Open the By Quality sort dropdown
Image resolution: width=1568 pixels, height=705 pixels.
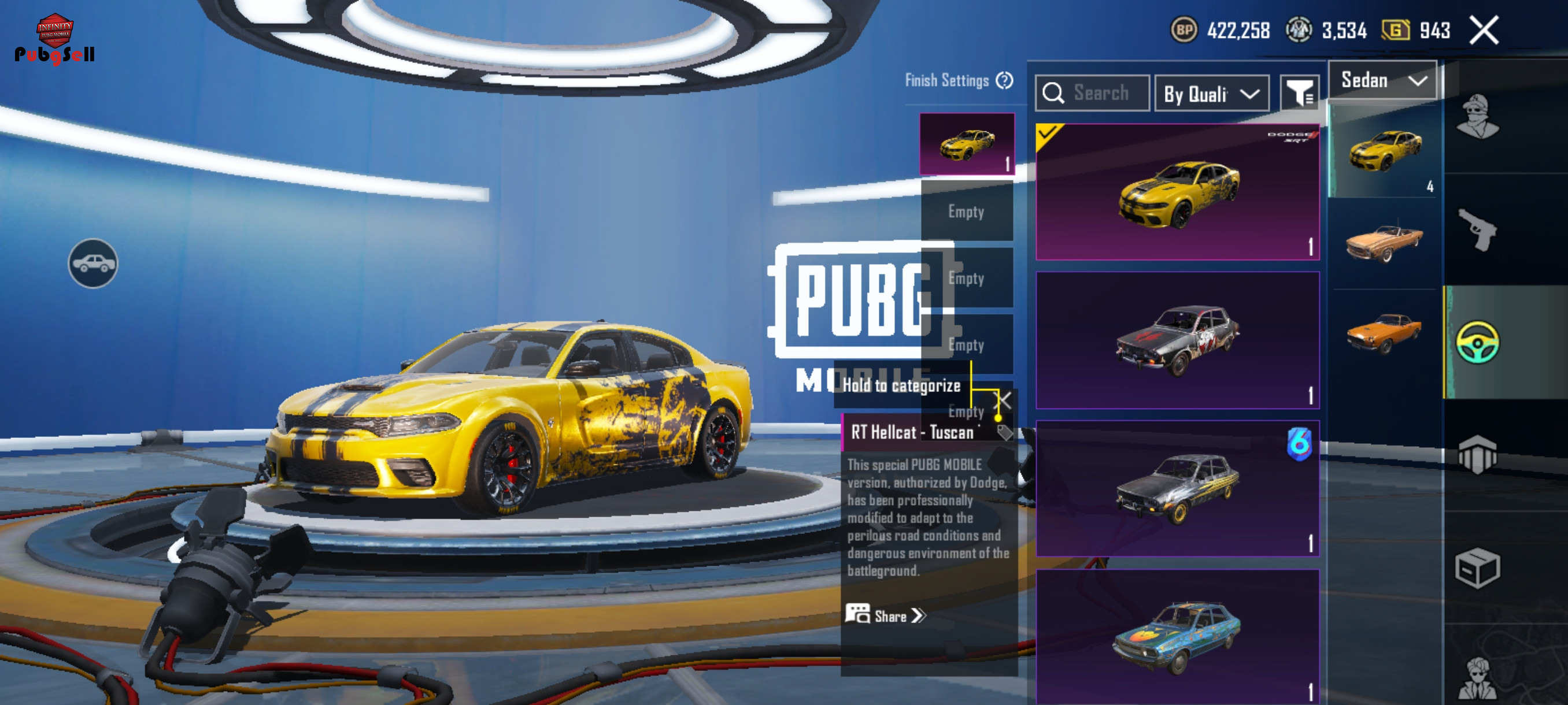point(1211,94)
